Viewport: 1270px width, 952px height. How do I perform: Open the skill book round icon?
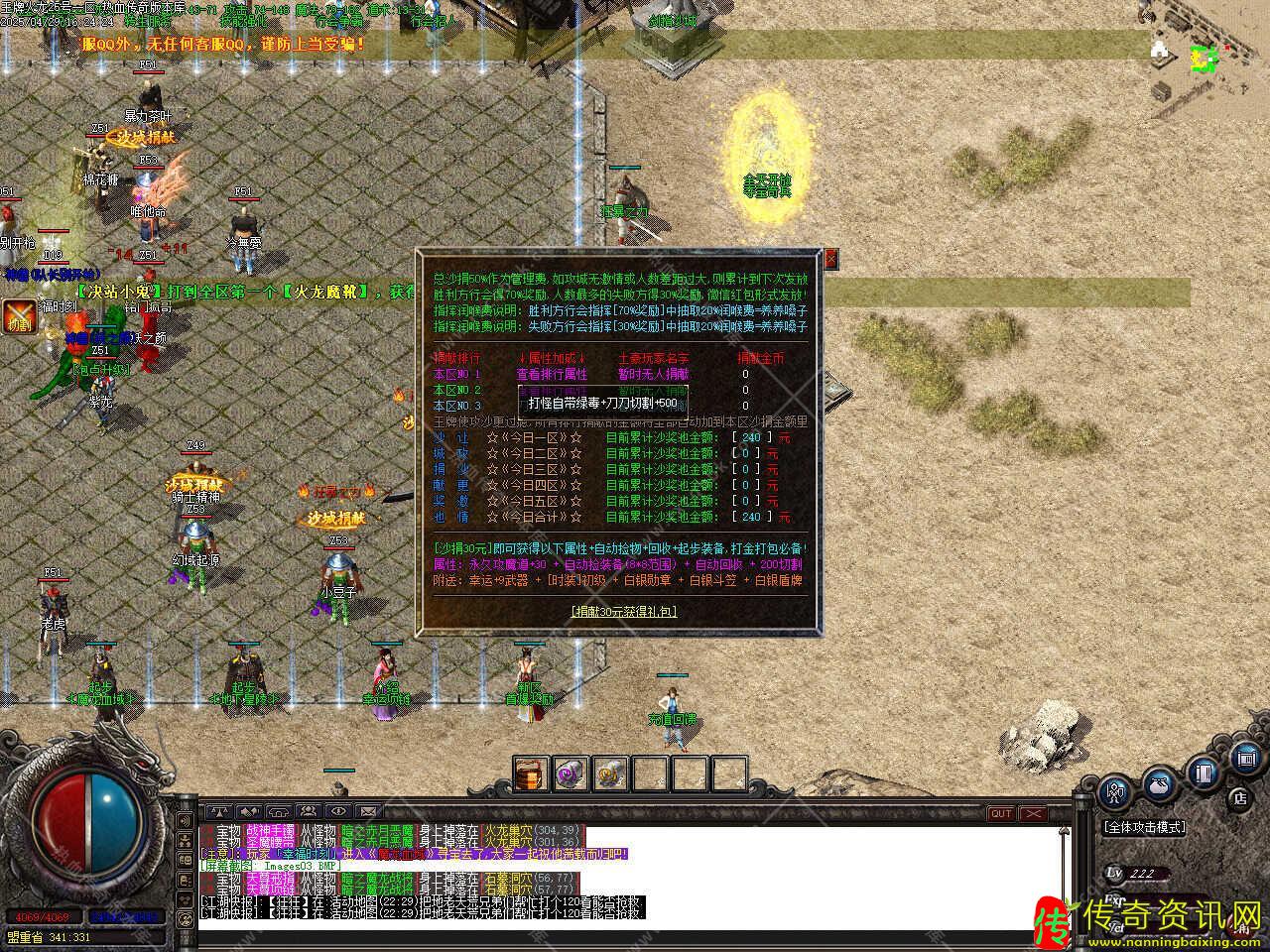(1203, 771)
